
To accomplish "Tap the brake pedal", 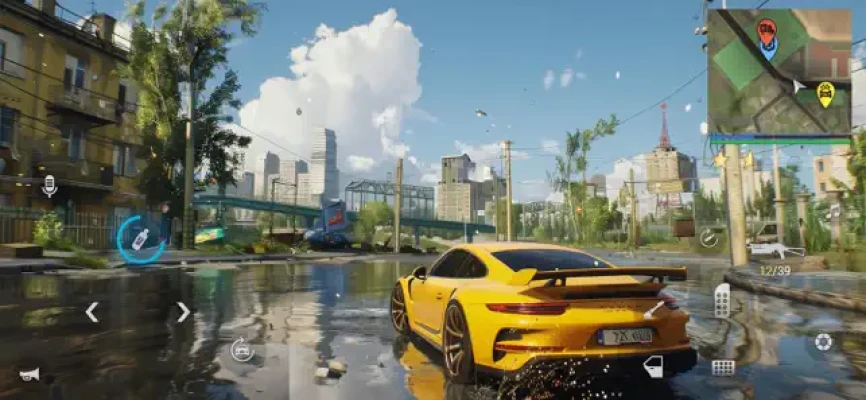I will (x=722, y=367).
